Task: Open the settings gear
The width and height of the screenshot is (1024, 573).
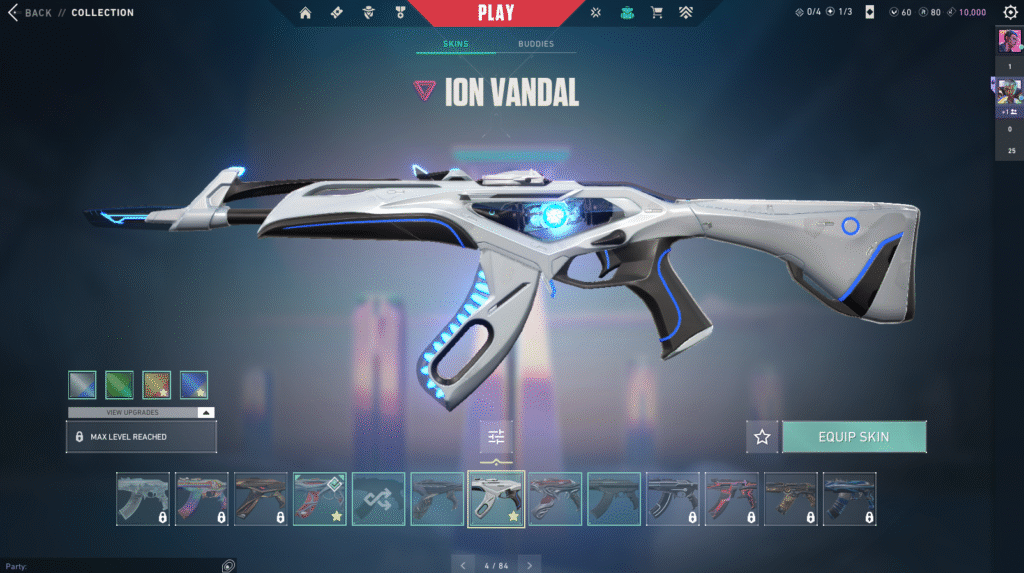Action: [1010, 13]
